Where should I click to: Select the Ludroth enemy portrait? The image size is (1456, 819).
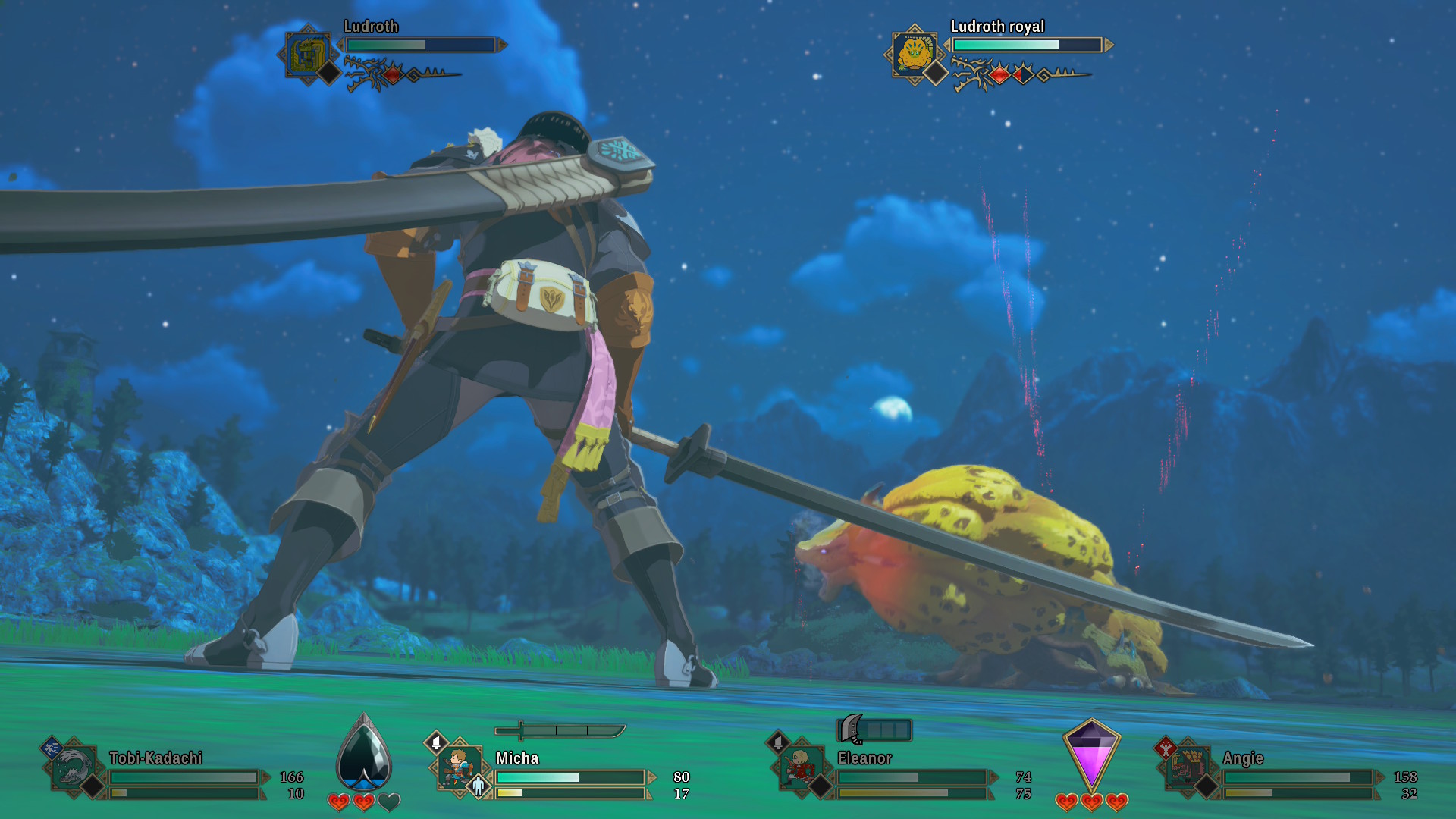[x=307, y=55]
